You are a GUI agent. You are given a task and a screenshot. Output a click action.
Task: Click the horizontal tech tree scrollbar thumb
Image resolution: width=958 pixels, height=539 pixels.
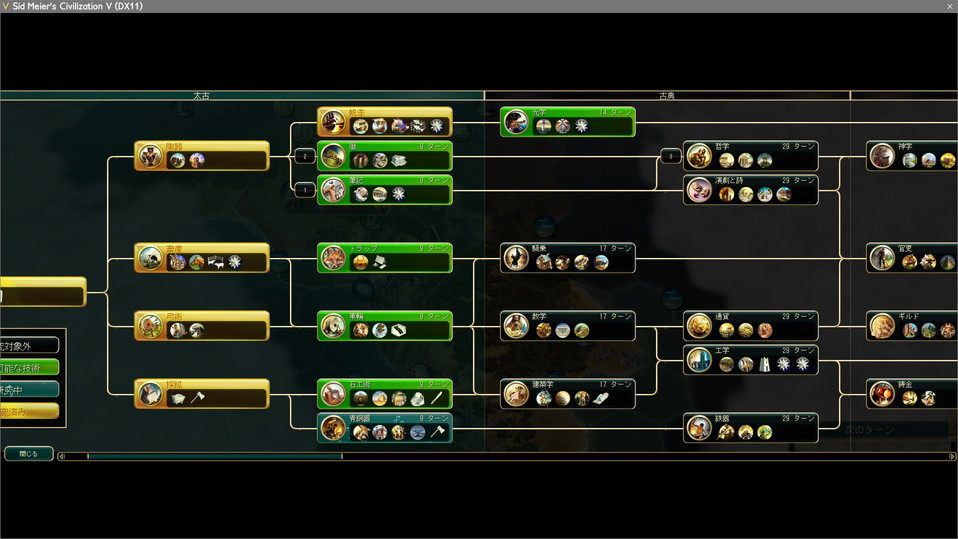214,457
